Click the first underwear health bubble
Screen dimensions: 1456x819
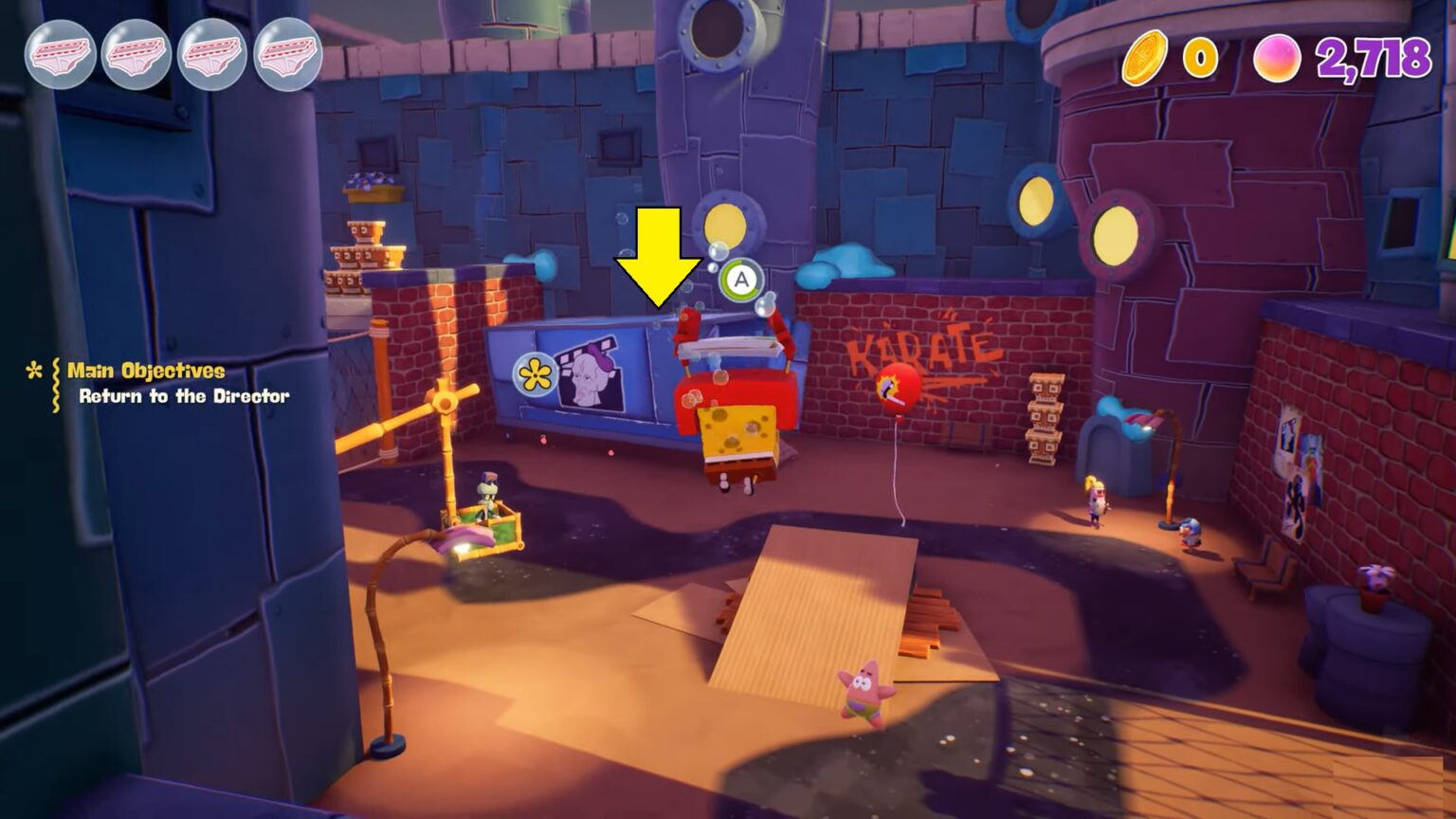pyautogui.click(x=61, y=55)
